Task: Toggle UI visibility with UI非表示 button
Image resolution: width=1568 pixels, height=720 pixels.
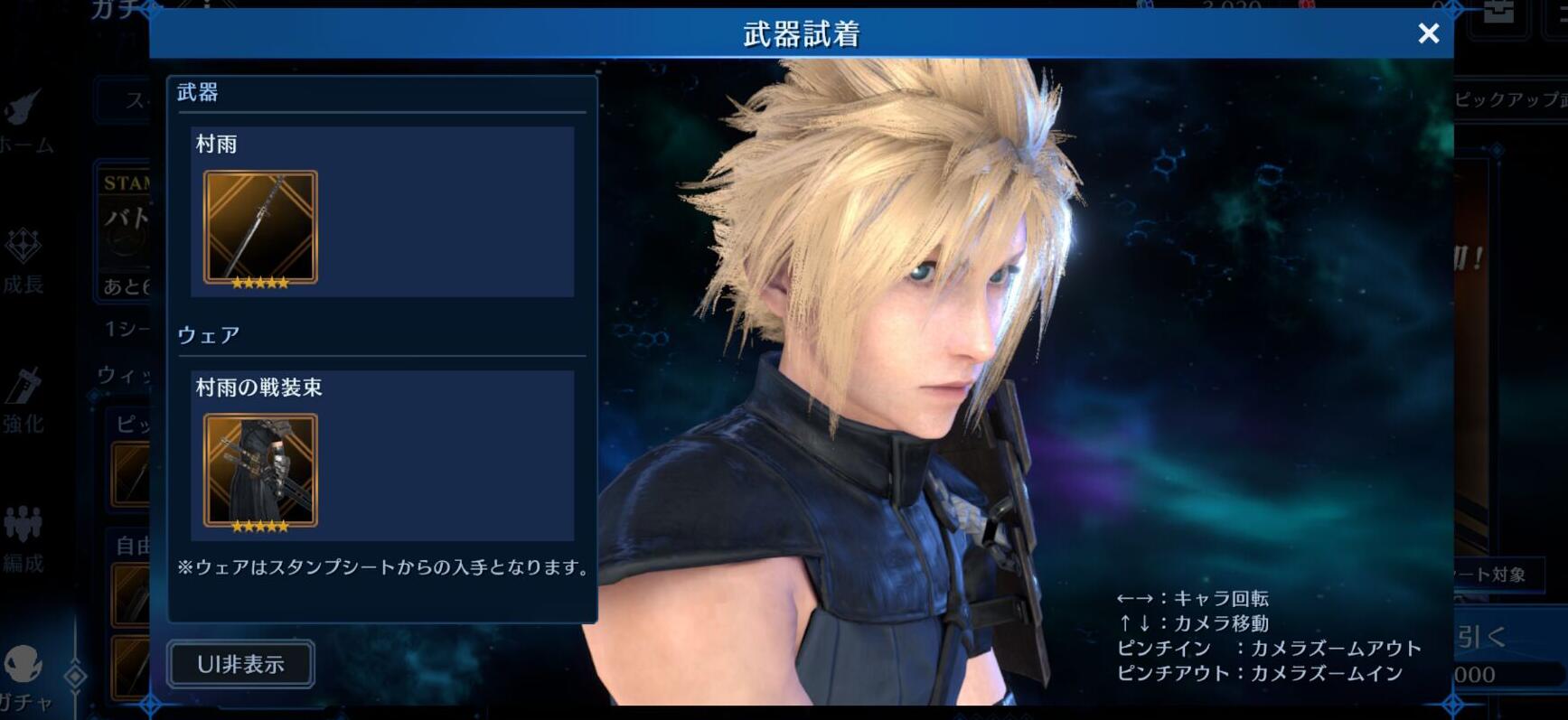Action: [x=239, y=665]
